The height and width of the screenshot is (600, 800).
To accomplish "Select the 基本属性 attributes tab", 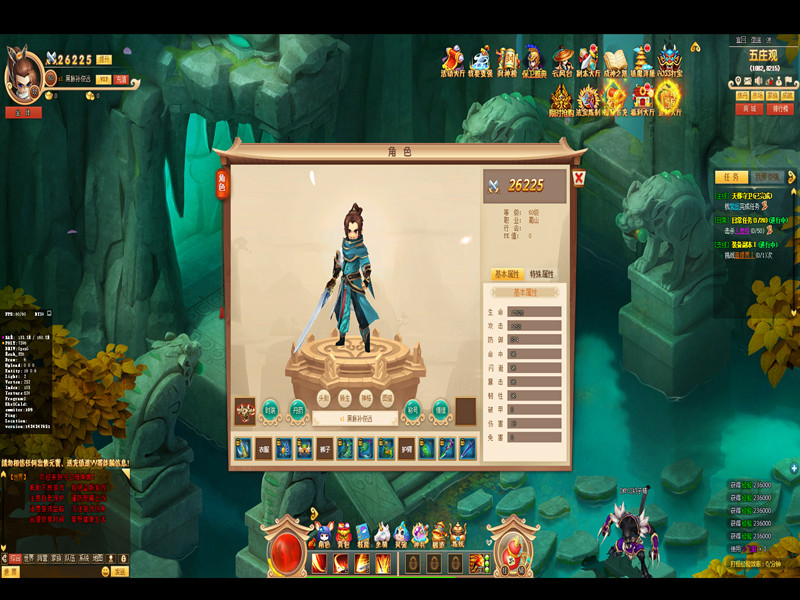I will pos(508,274).
